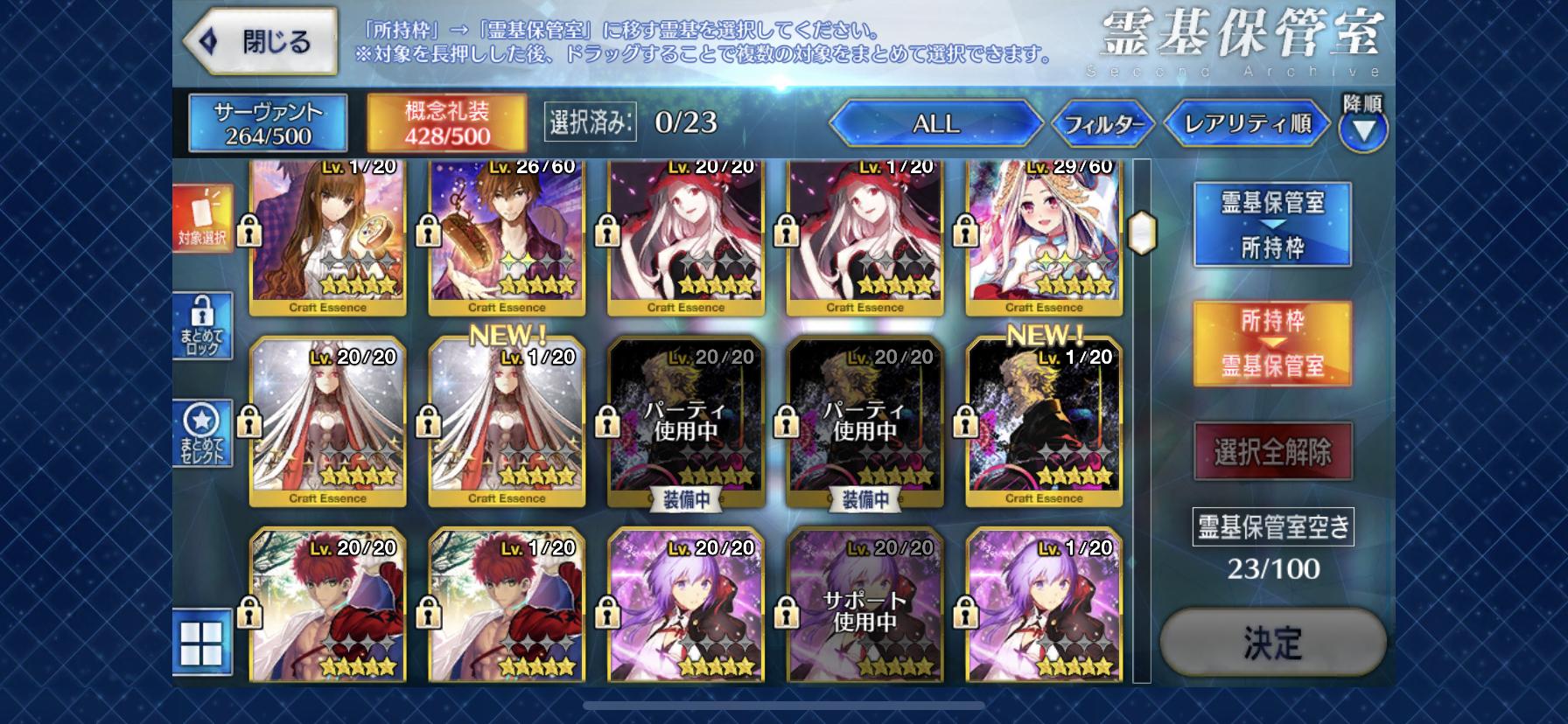Clear all selections with 選択全解除

point(1272,452)
